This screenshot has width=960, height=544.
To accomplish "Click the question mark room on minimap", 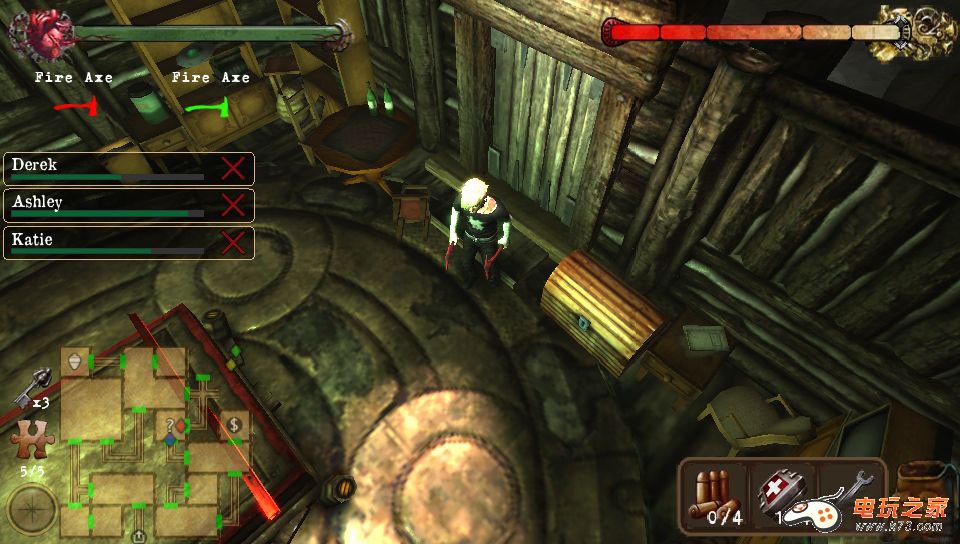I will tap(172, 424).
